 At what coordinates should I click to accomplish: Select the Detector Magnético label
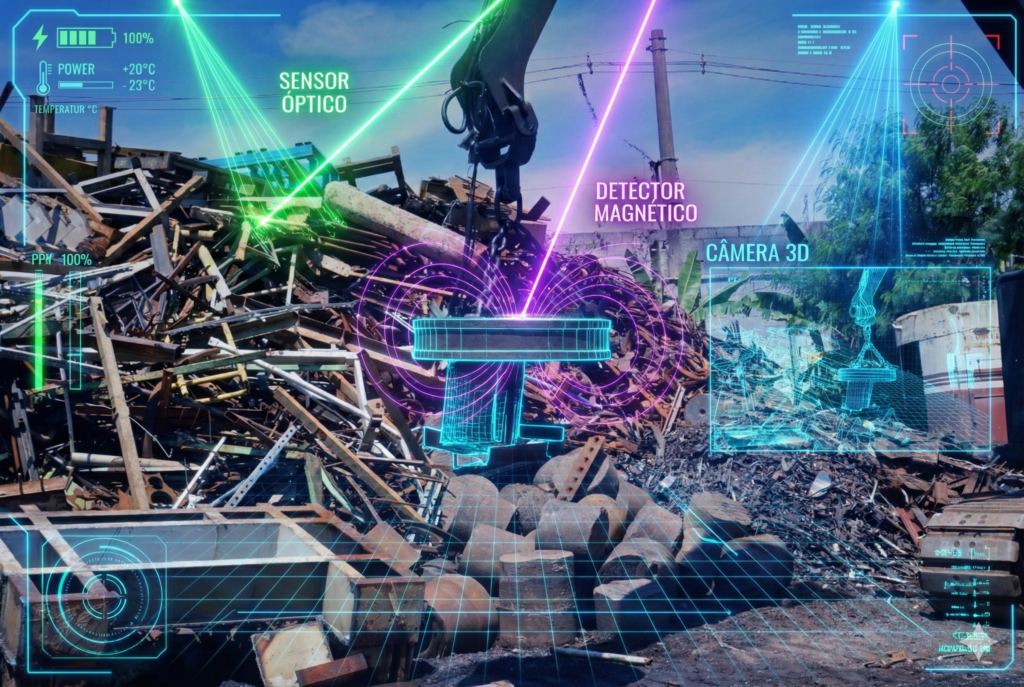(x=645, y=201)
